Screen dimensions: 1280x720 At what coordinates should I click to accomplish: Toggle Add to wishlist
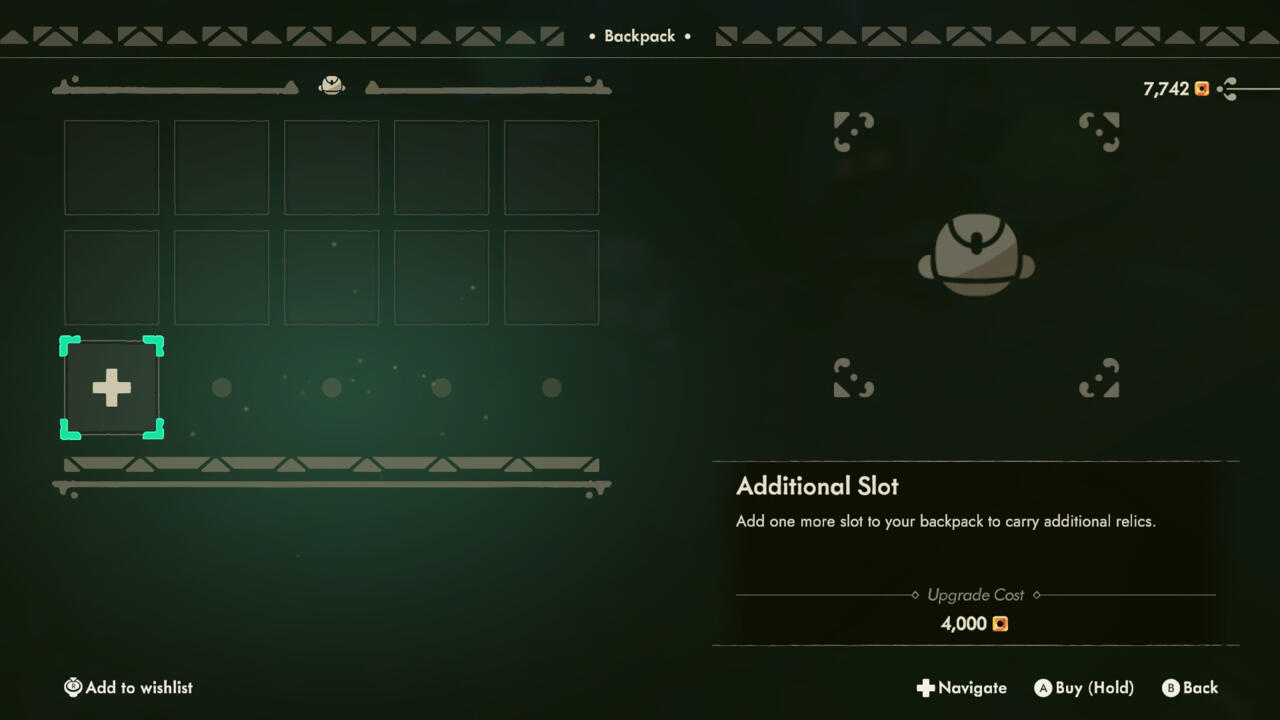pos(128,687)
